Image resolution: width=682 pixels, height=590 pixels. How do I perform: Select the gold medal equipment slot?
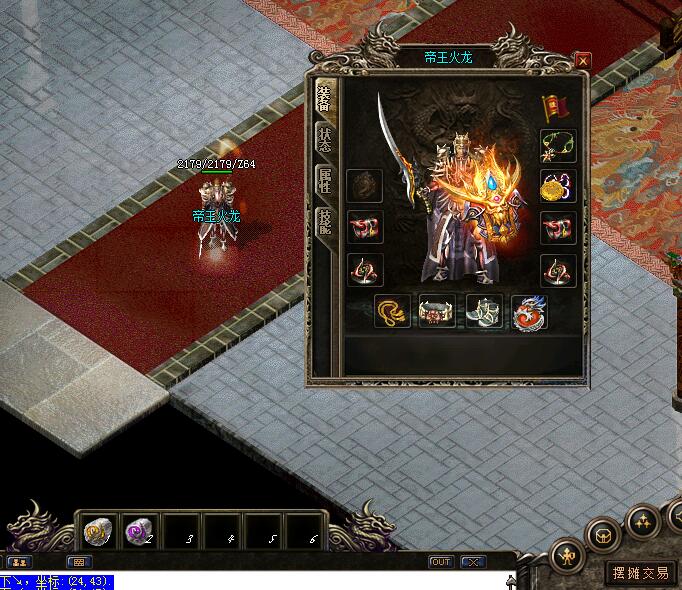point(557,186)
